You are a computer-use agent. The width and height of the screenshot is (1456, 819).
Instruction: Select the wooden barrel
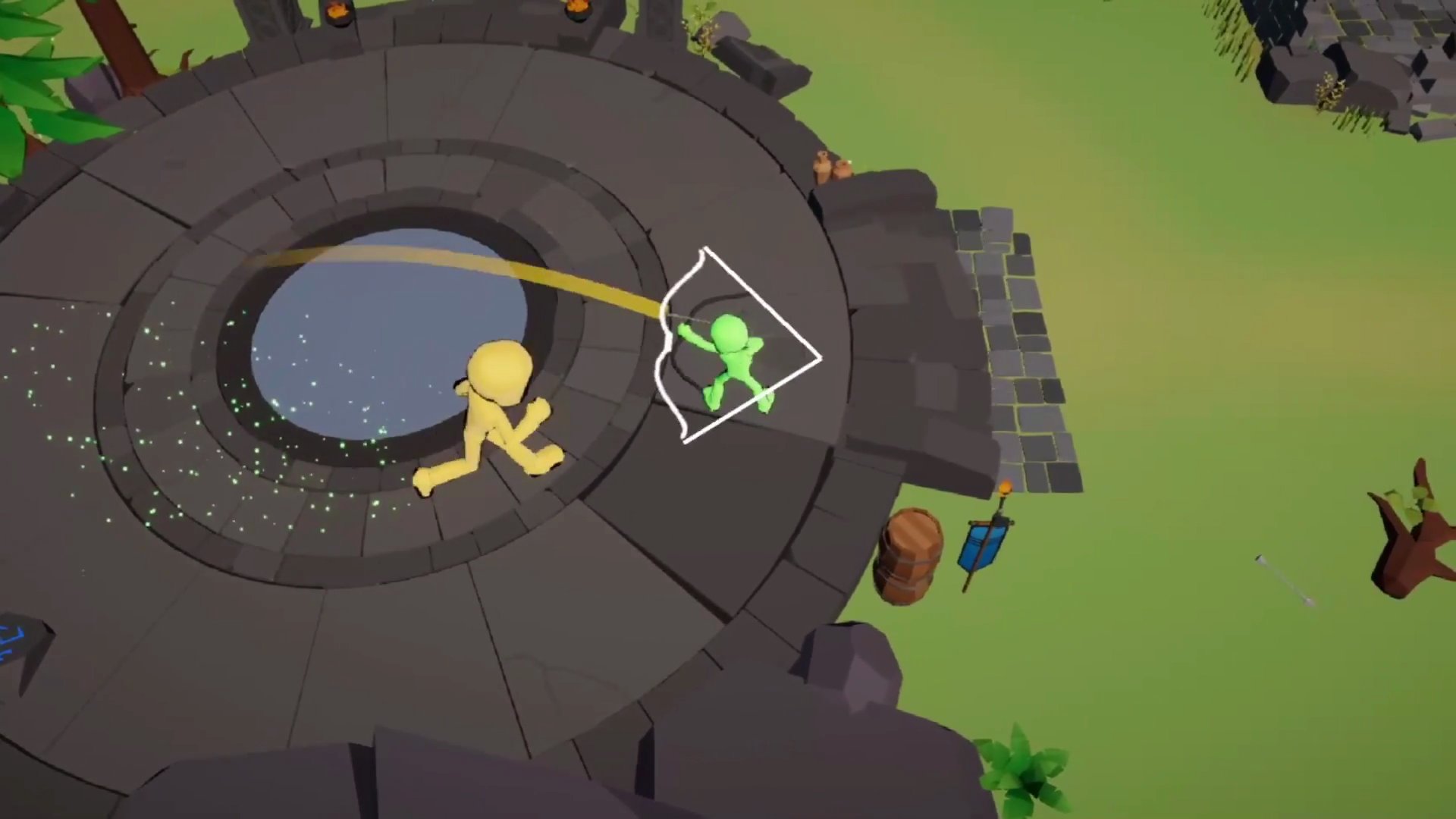(x=910, y=554)
